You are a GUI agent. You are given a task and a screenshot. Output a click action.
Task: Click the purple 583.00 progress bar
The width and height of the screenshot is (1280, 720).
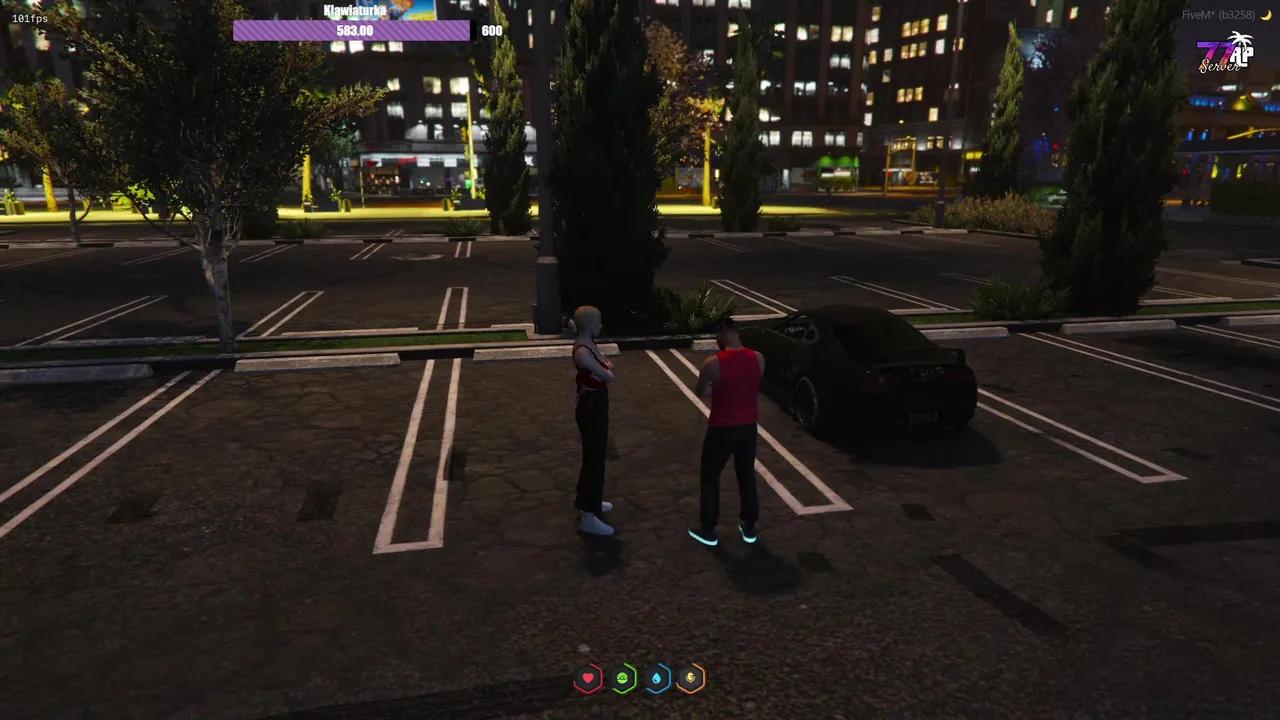click(x=352, y=30)
